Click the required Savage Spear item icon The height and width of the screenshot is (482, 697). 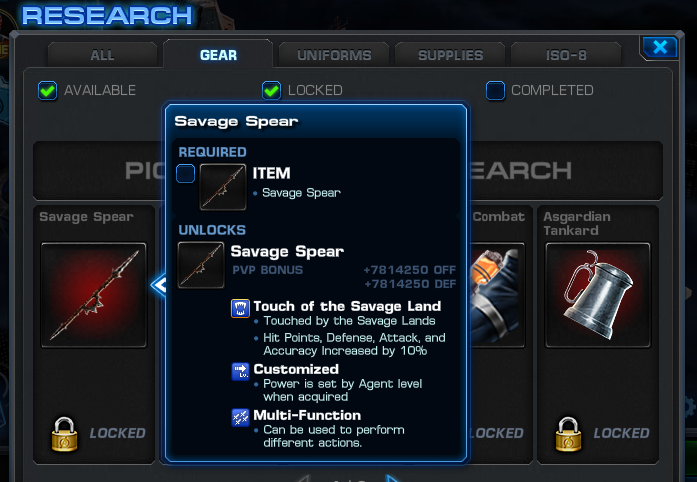(222, 187)
